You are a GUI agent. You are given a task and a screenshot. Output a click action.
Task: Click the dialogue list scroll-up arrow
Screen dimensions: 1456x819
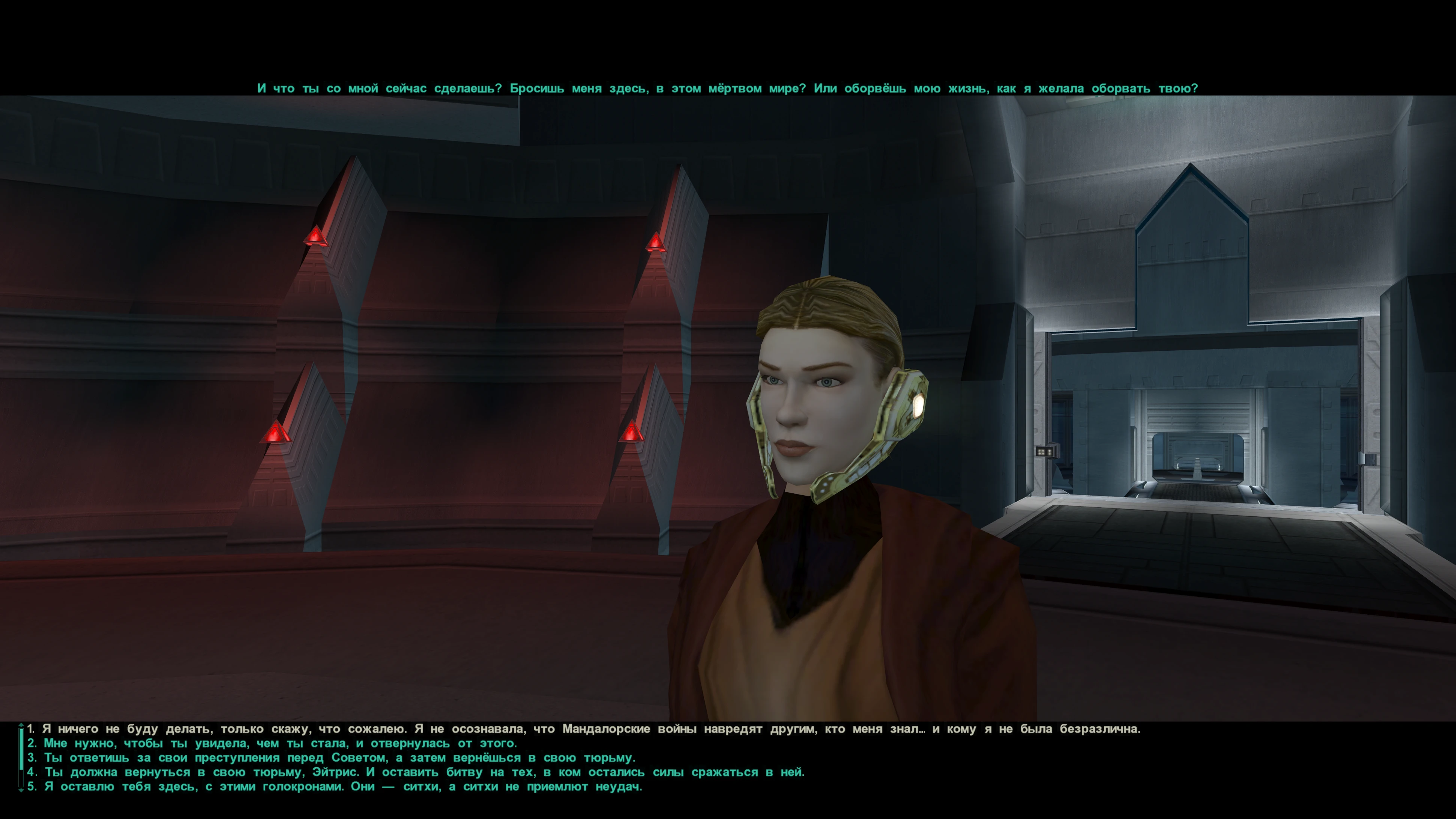coord(21,725)
